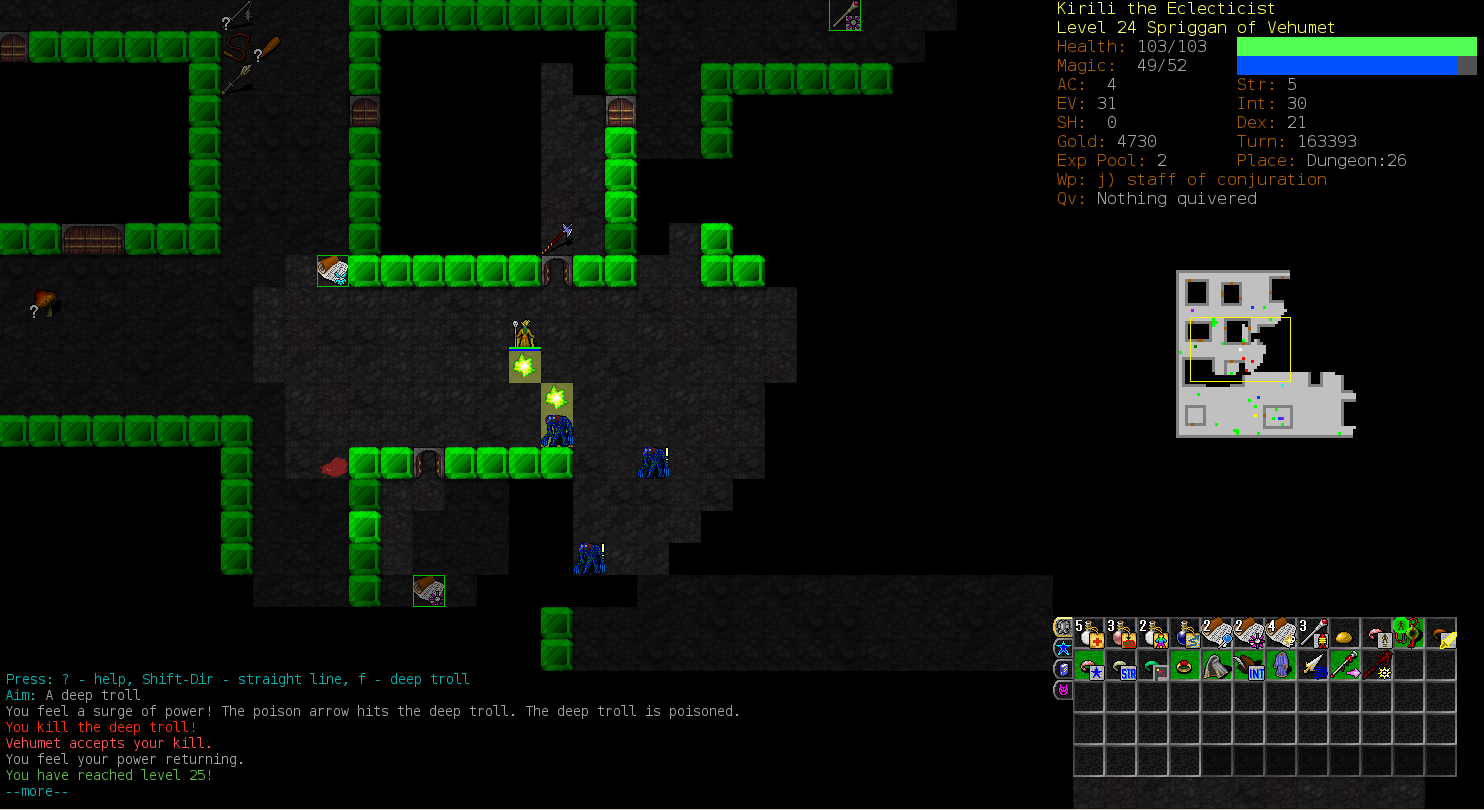Select the blue robe slot
1484x810 pixels.
coord(1281,665)
